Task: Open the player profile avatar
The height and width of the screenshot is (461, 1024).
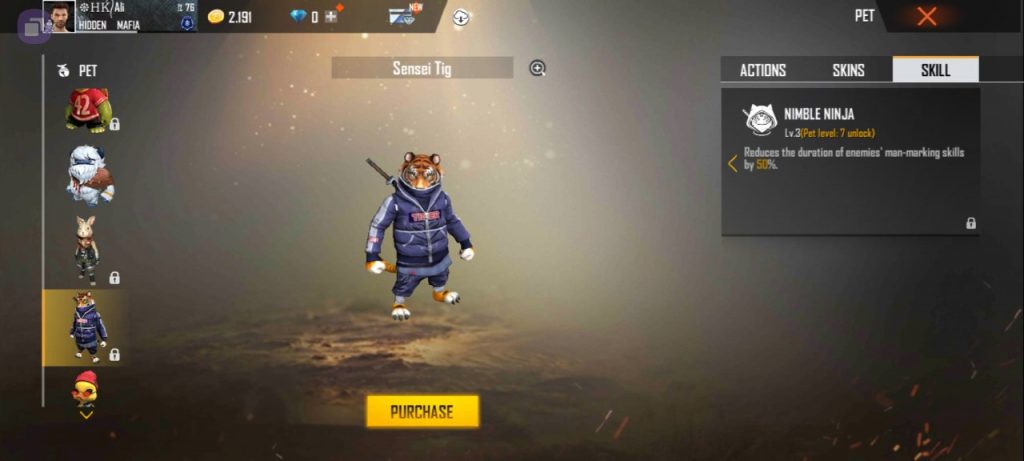Action: [x=59, y=16]
